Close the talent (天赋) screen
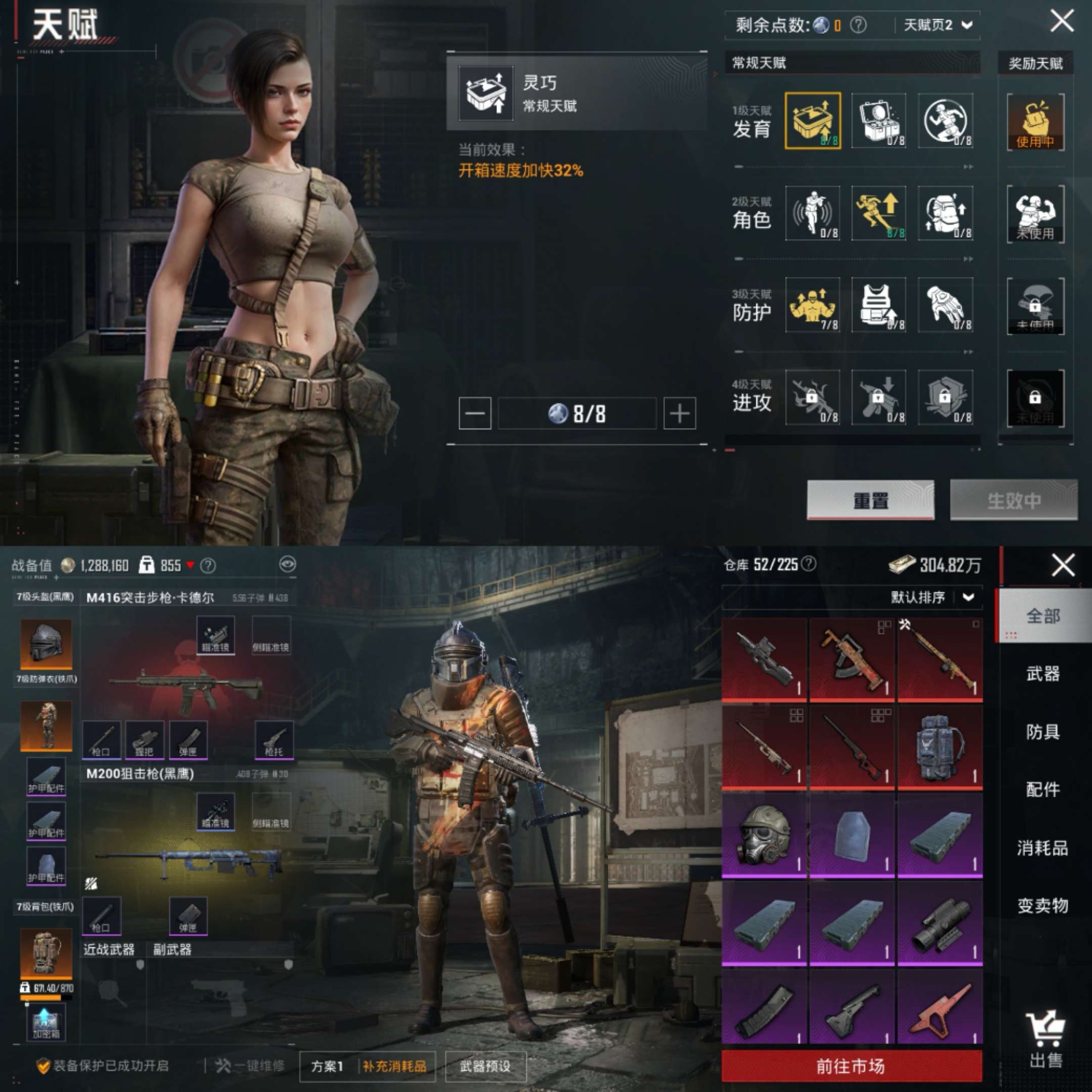 pos(1062,21)
